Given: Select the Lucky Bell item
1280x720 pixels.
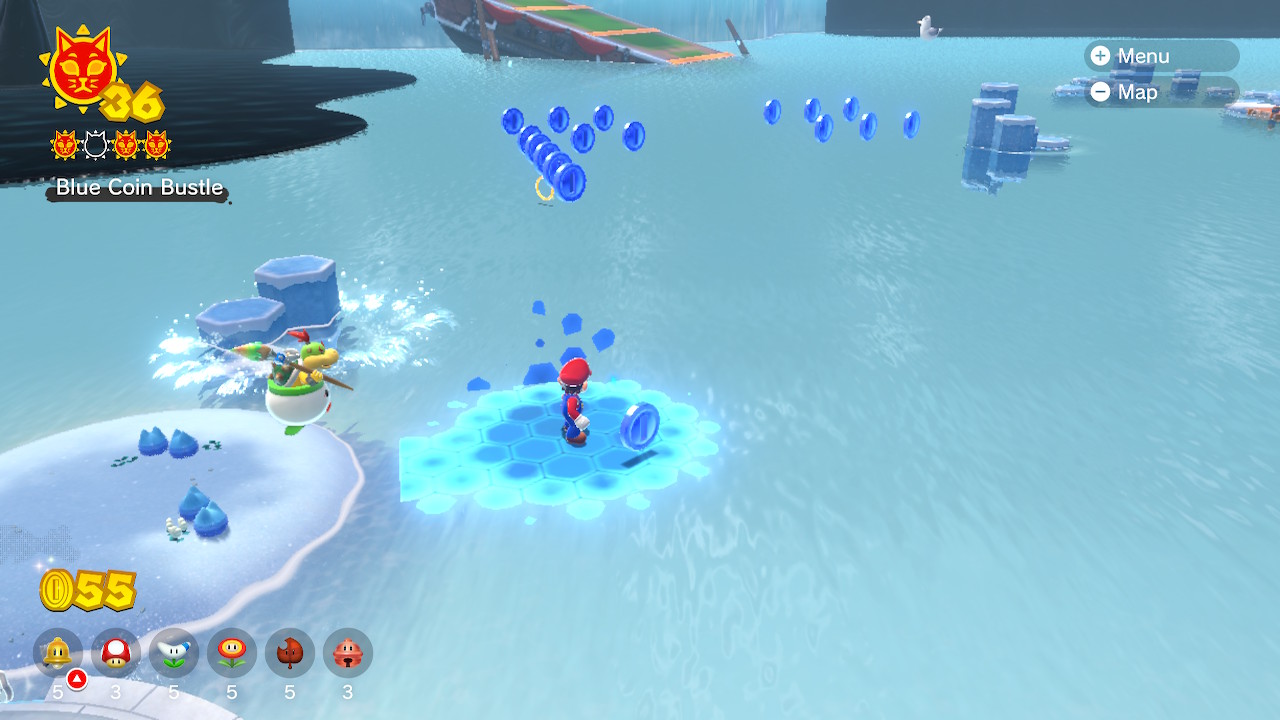Looking at the screenshot, I should [x=347, y=654].
